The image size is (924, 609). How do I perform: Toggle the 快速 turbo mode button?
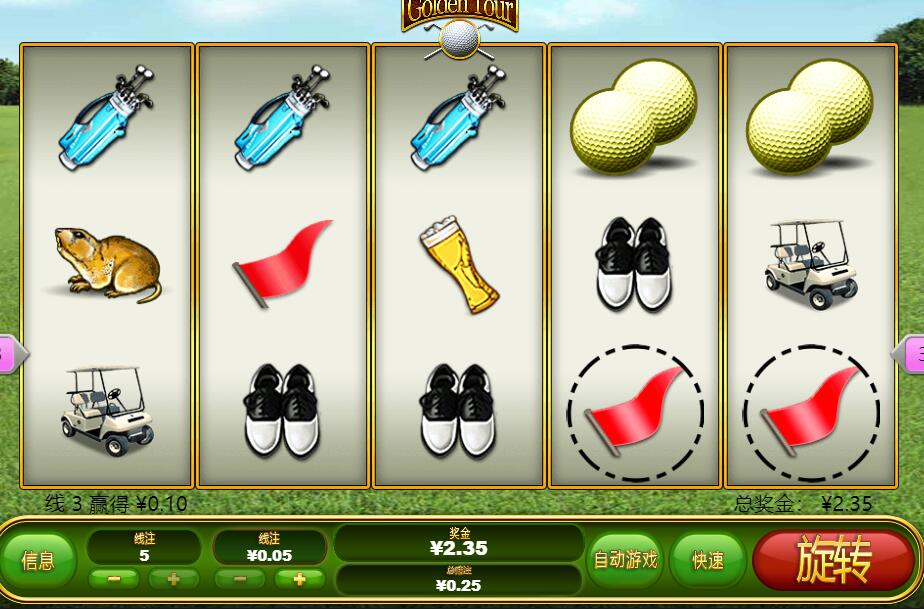click(x=708, y=560)
